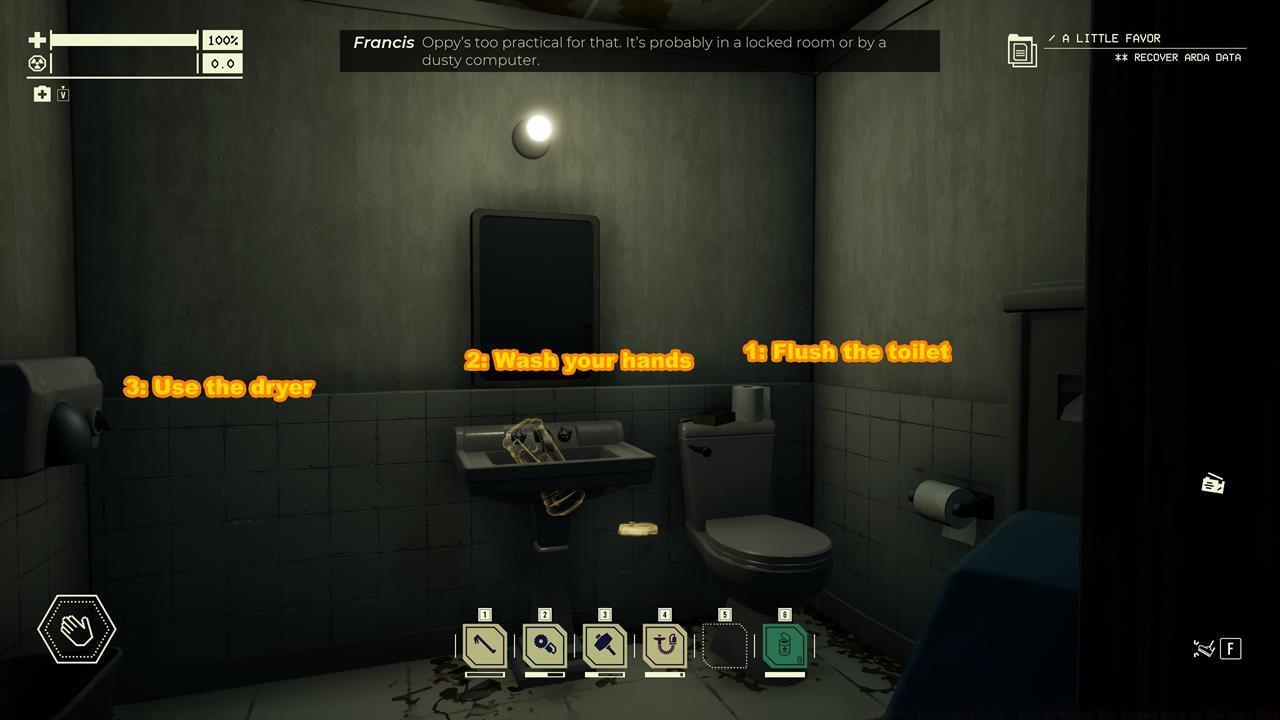Select the drain pipe tool in slot 4

tap(663, 646)
